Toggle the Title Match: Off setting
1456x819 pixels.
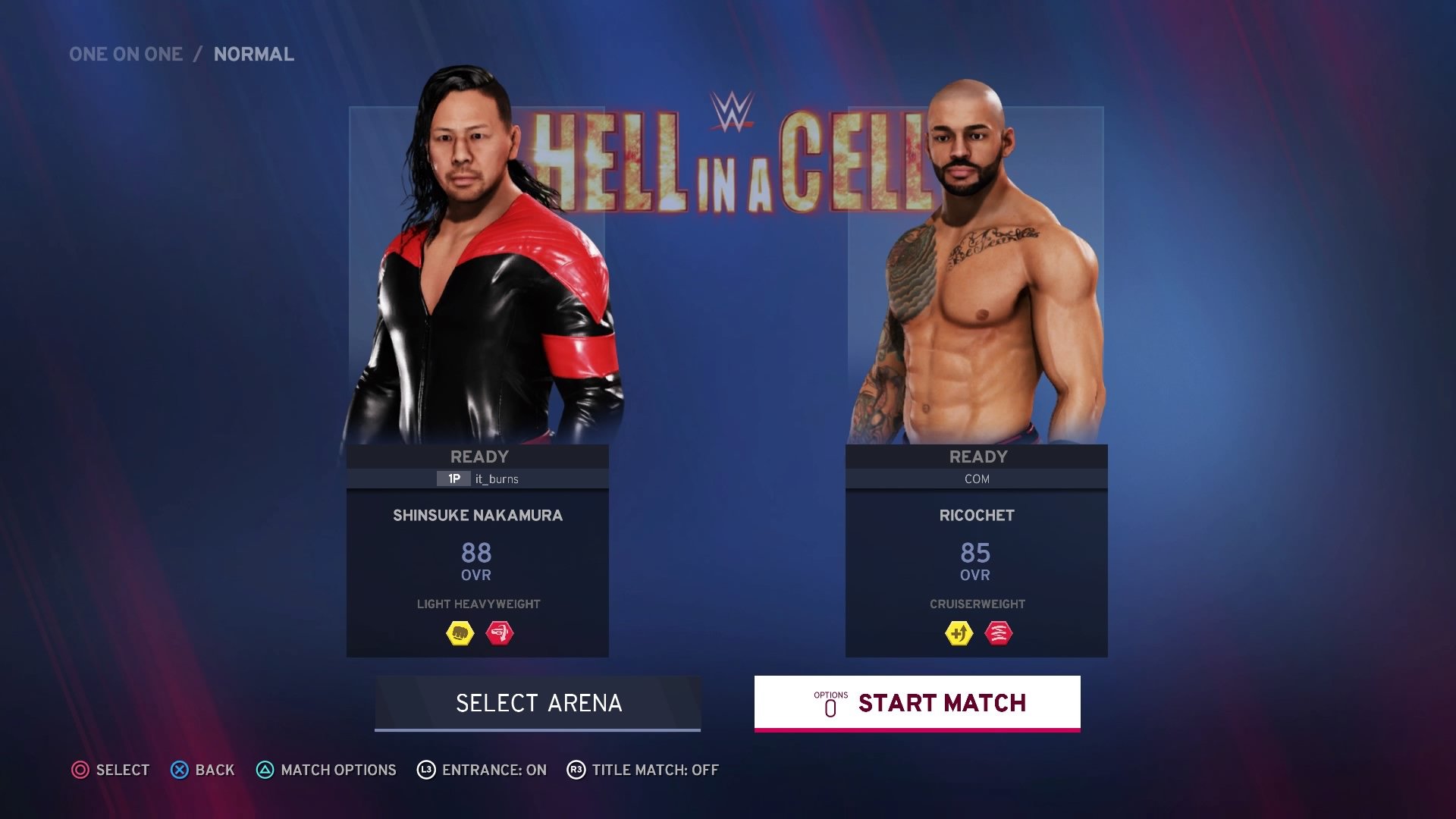pyautogui.click(x=643, y=770)
